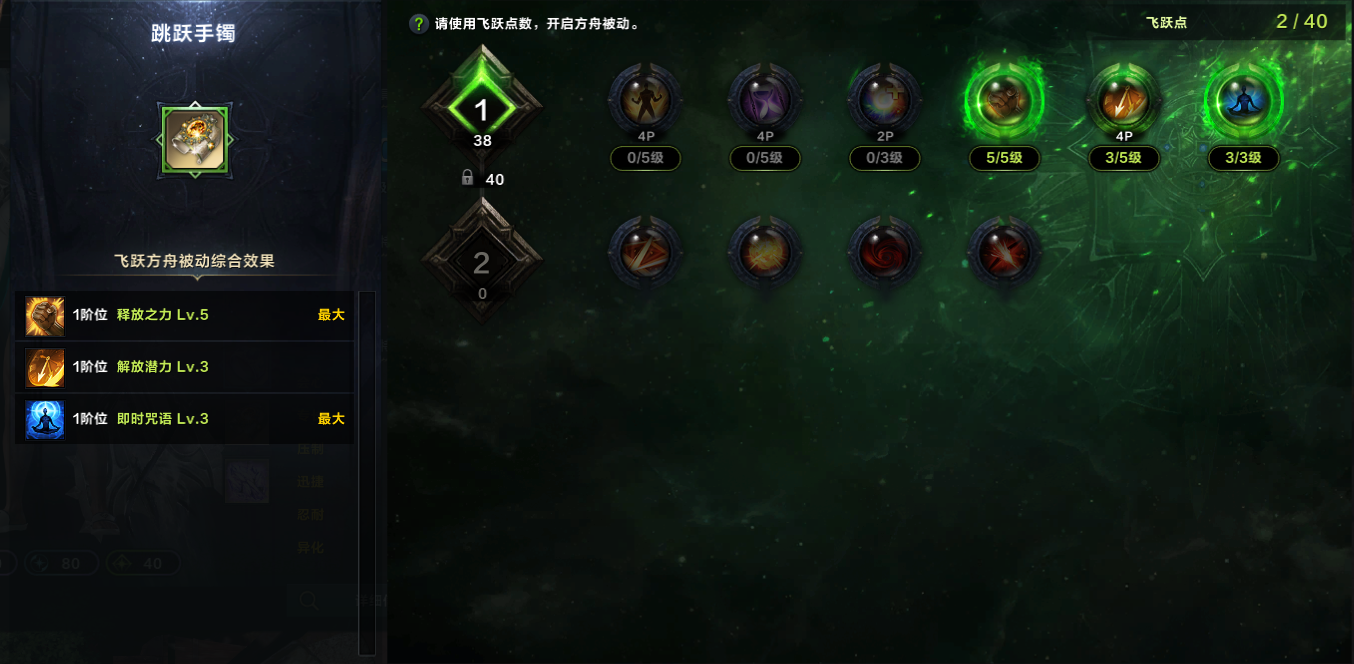Select the locked tier 2 diamond node
Screen dimensions: 1354x664
(482, 262)
